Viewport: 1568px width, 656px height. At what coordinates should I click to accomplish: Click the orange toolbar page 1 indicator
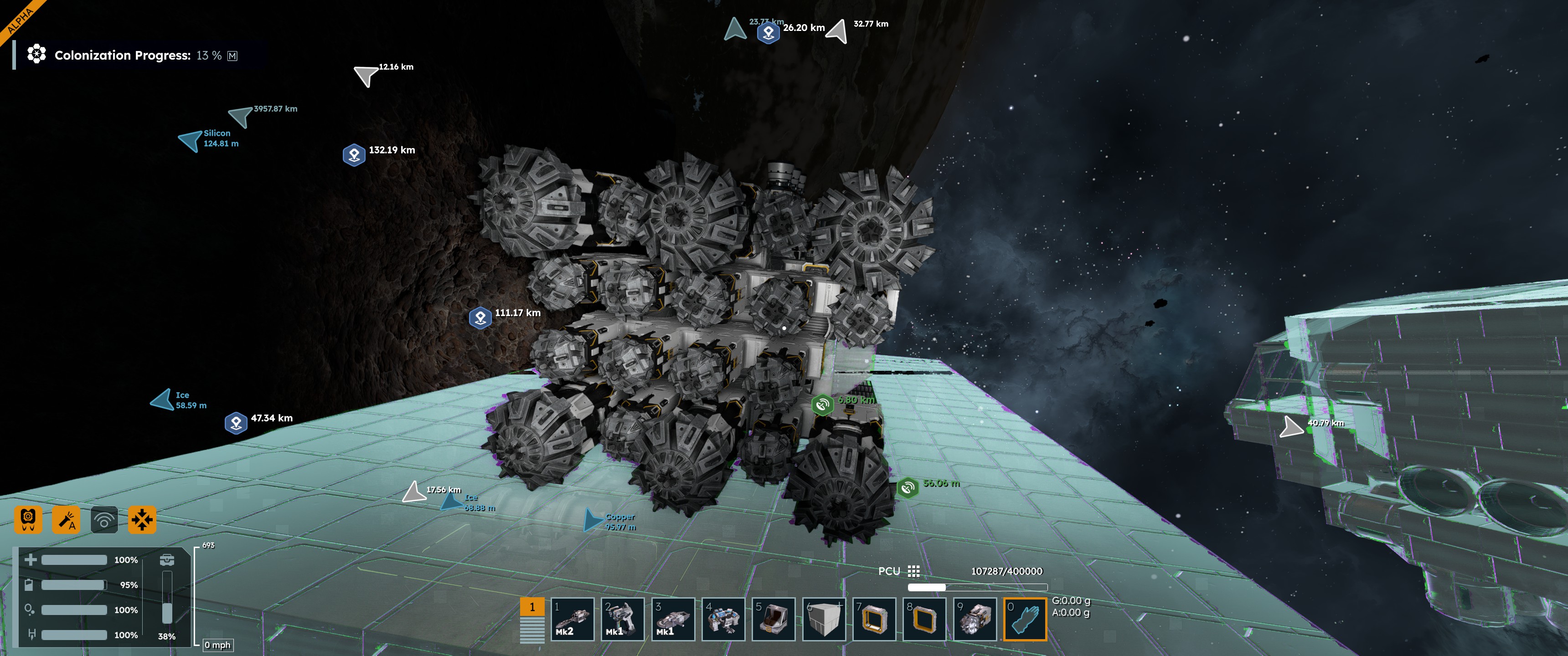point(532,607)
